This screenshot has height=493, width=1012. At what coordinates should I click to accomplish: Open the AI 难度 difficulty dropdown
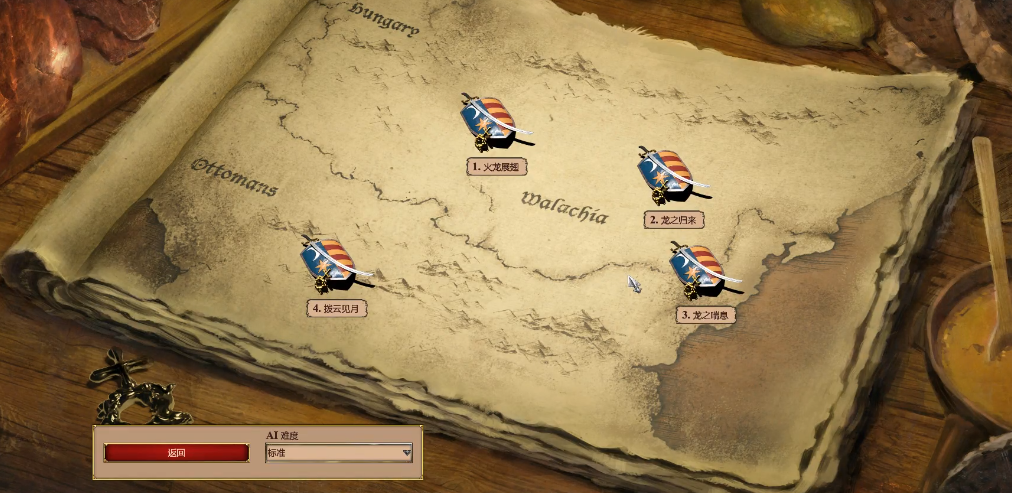[x=339, y=453]
